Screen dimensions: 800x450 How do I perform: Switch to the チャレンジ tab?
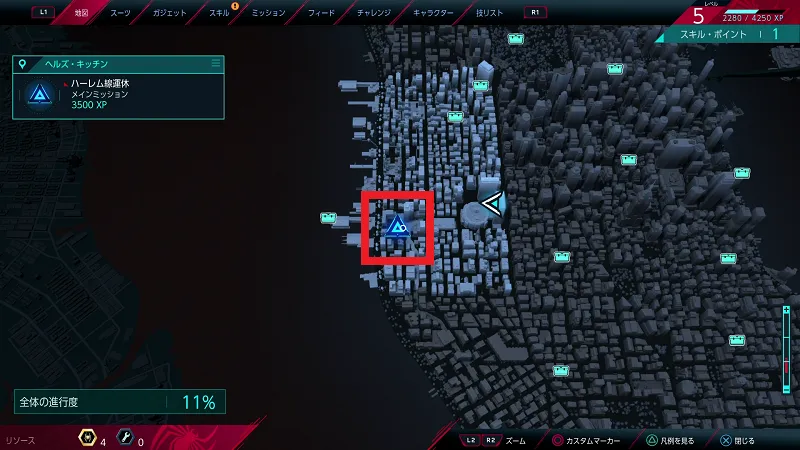click(x=376, y=15)
